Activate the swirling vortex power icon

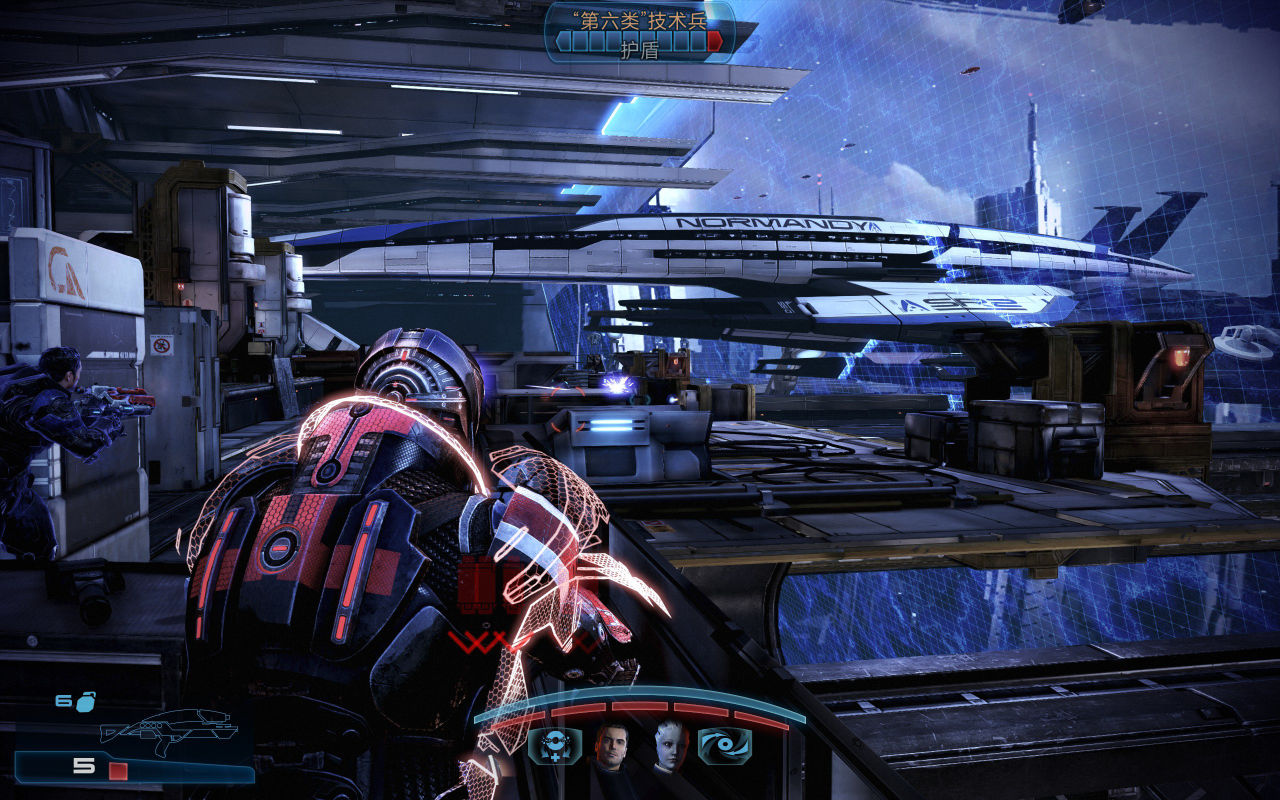pyautogui.click(x=724, y=746)
